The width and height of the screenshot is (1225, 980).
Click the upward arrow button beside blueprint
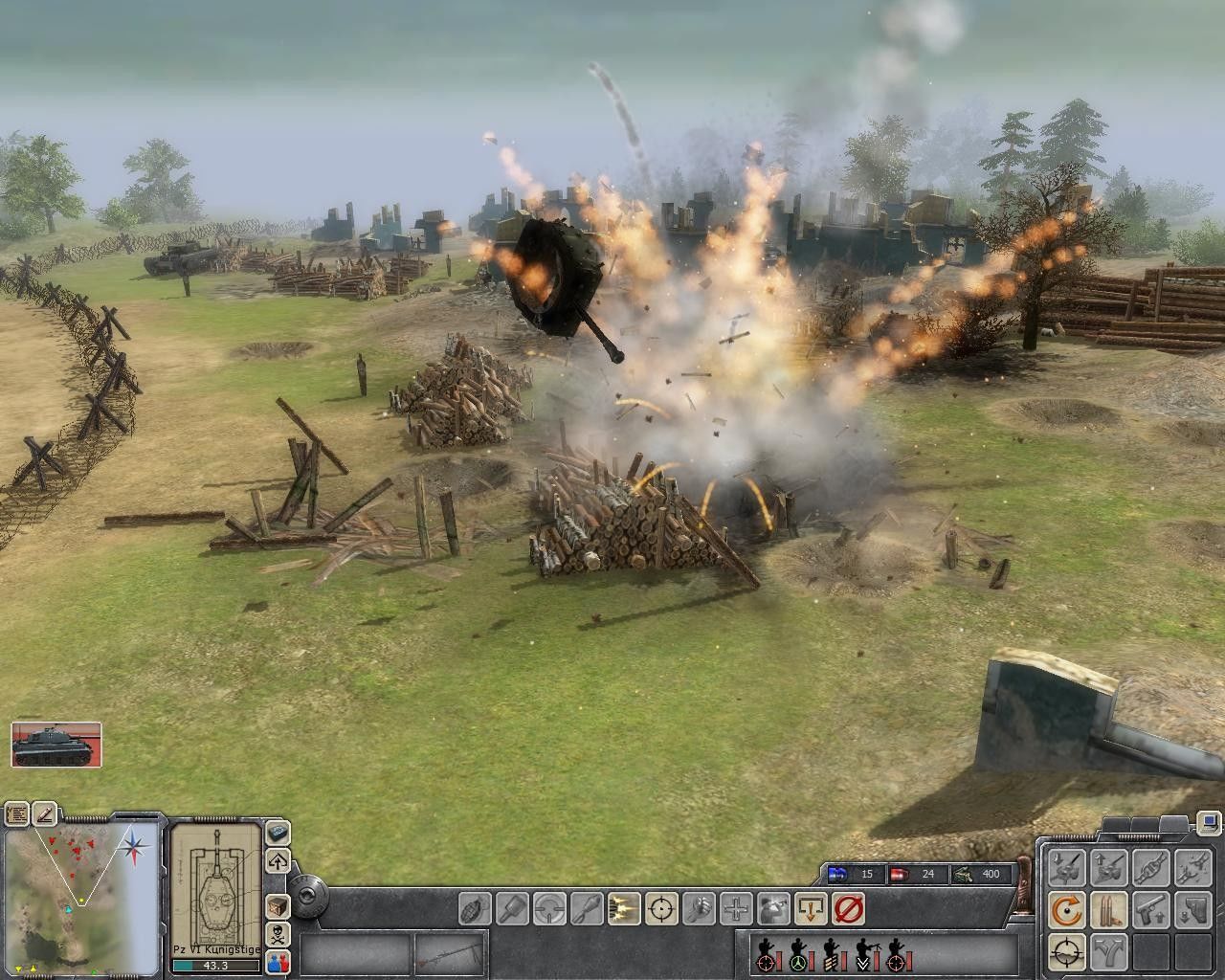(278, 858)
